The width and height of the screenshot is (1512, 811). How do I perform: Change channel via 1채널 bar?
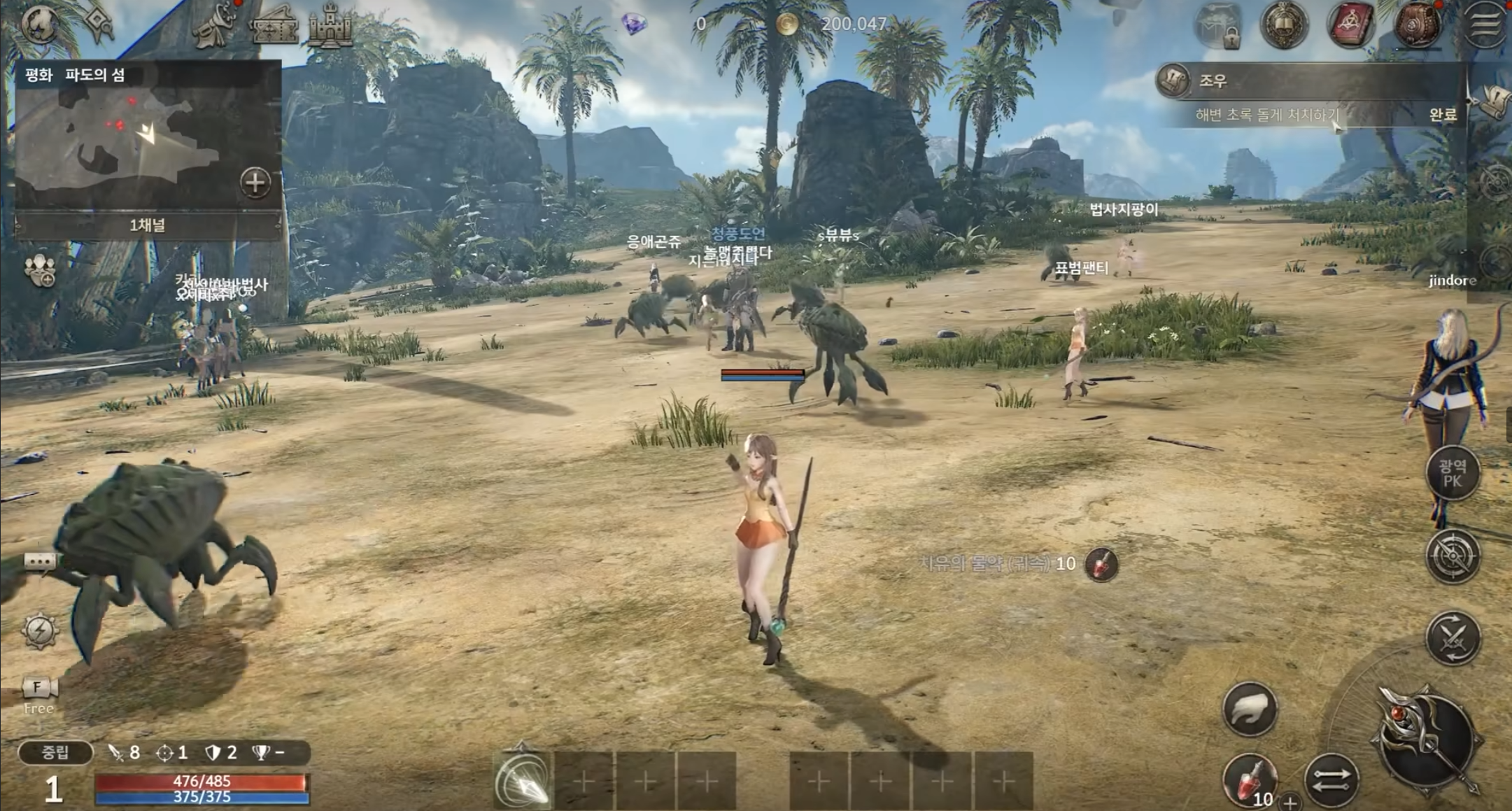click(x=148, y=225)
